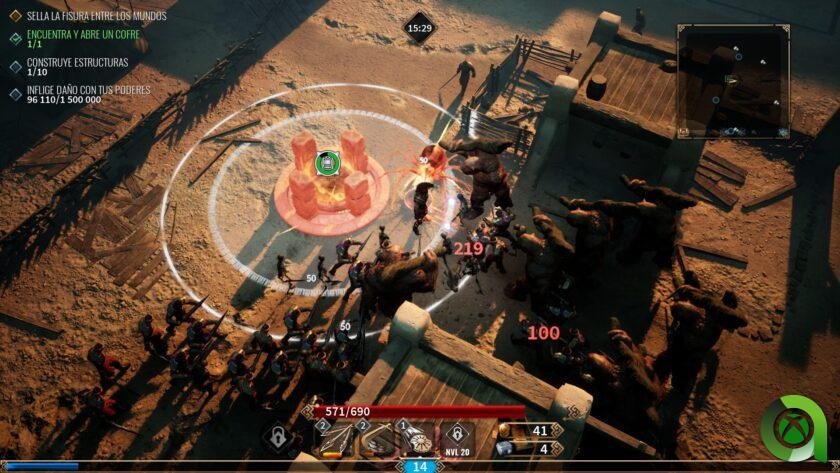Click the locked NVL 20 ability slot
Screen dimensions: 840x473
(x=458, y=437)
